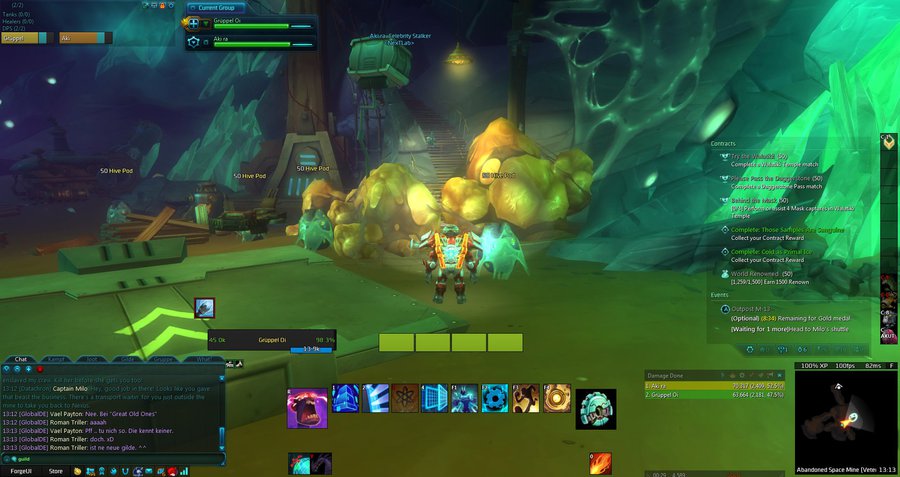Activate the purple monster face ability
This screenshot has height=477, width=900.
coord(307,408)
